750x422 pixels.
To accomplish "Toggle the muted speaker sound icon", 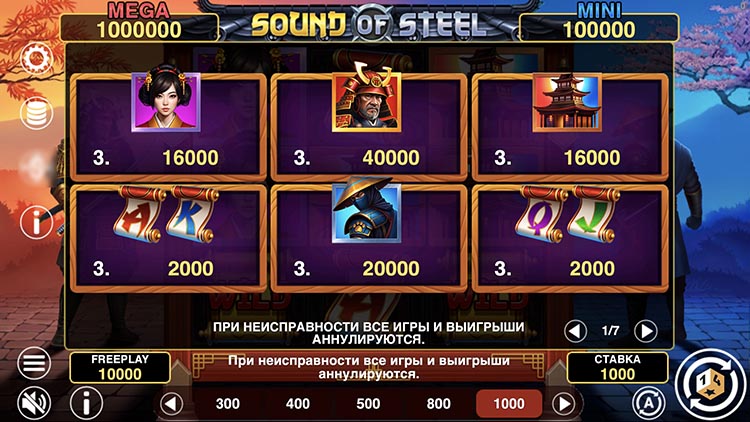I will pos(35,403).
